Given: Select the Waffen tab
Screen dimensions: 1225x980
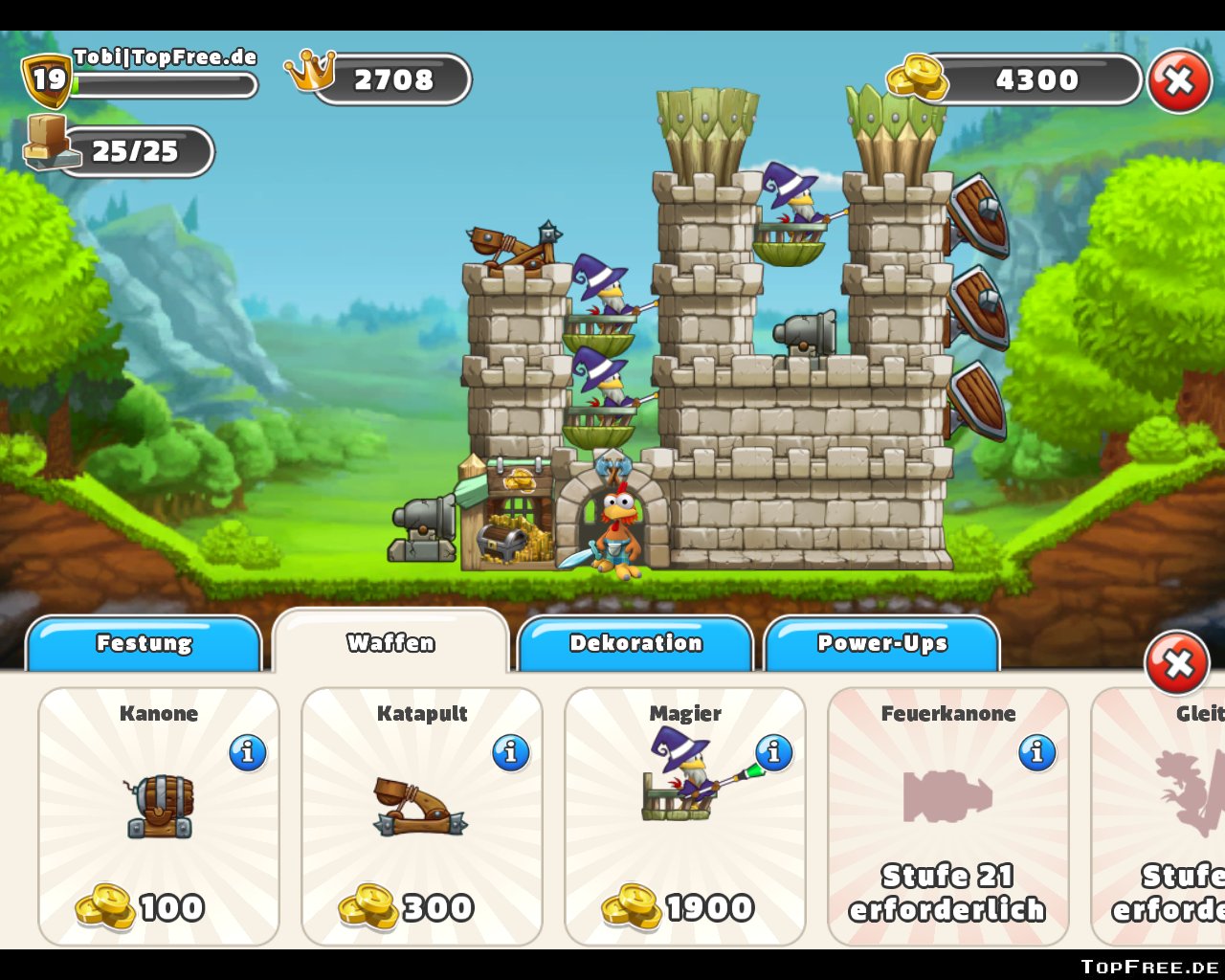Looking at the screenshot, I should (390, 642).
